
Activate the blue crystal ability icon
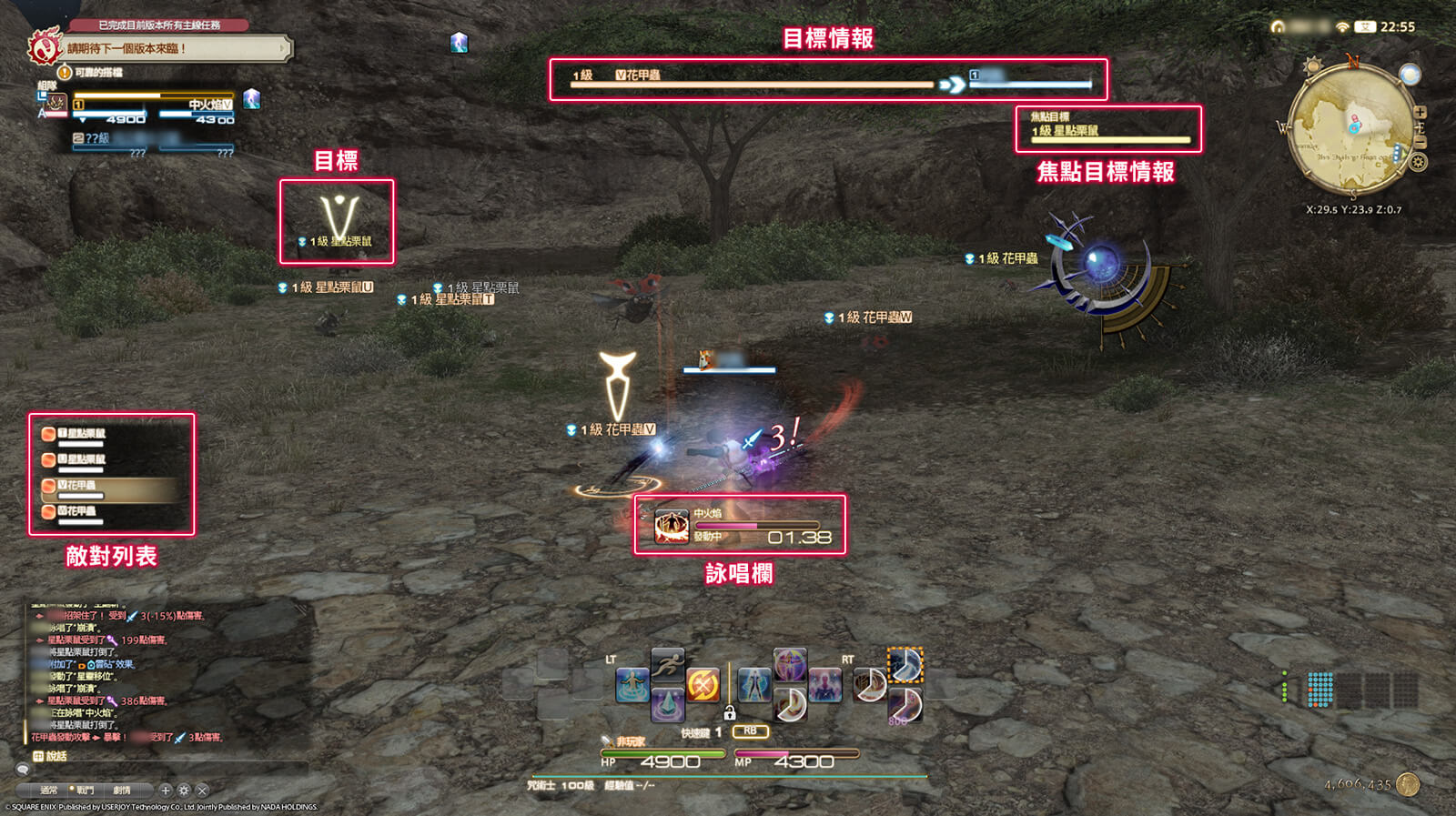click(667, 704)
